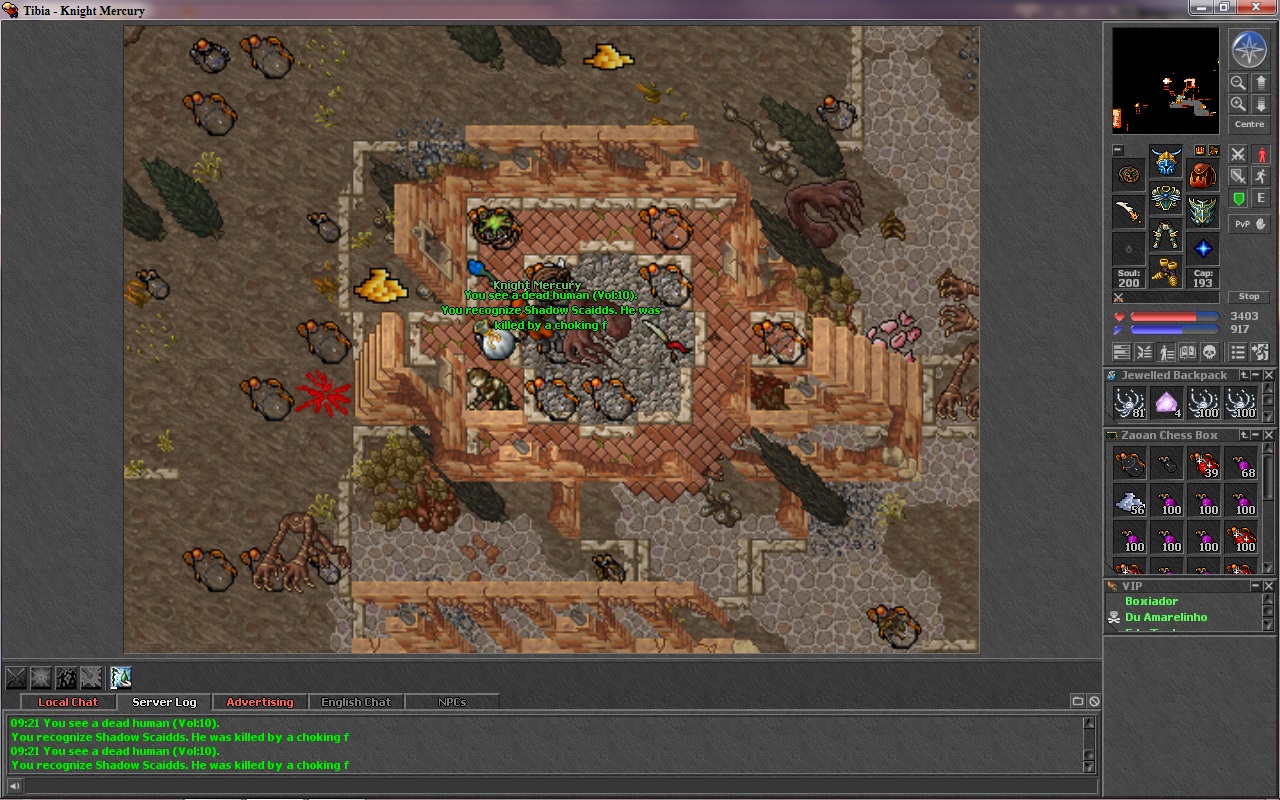Click the Stop button
This screenshot has height=800, width=1280.
1249,297
